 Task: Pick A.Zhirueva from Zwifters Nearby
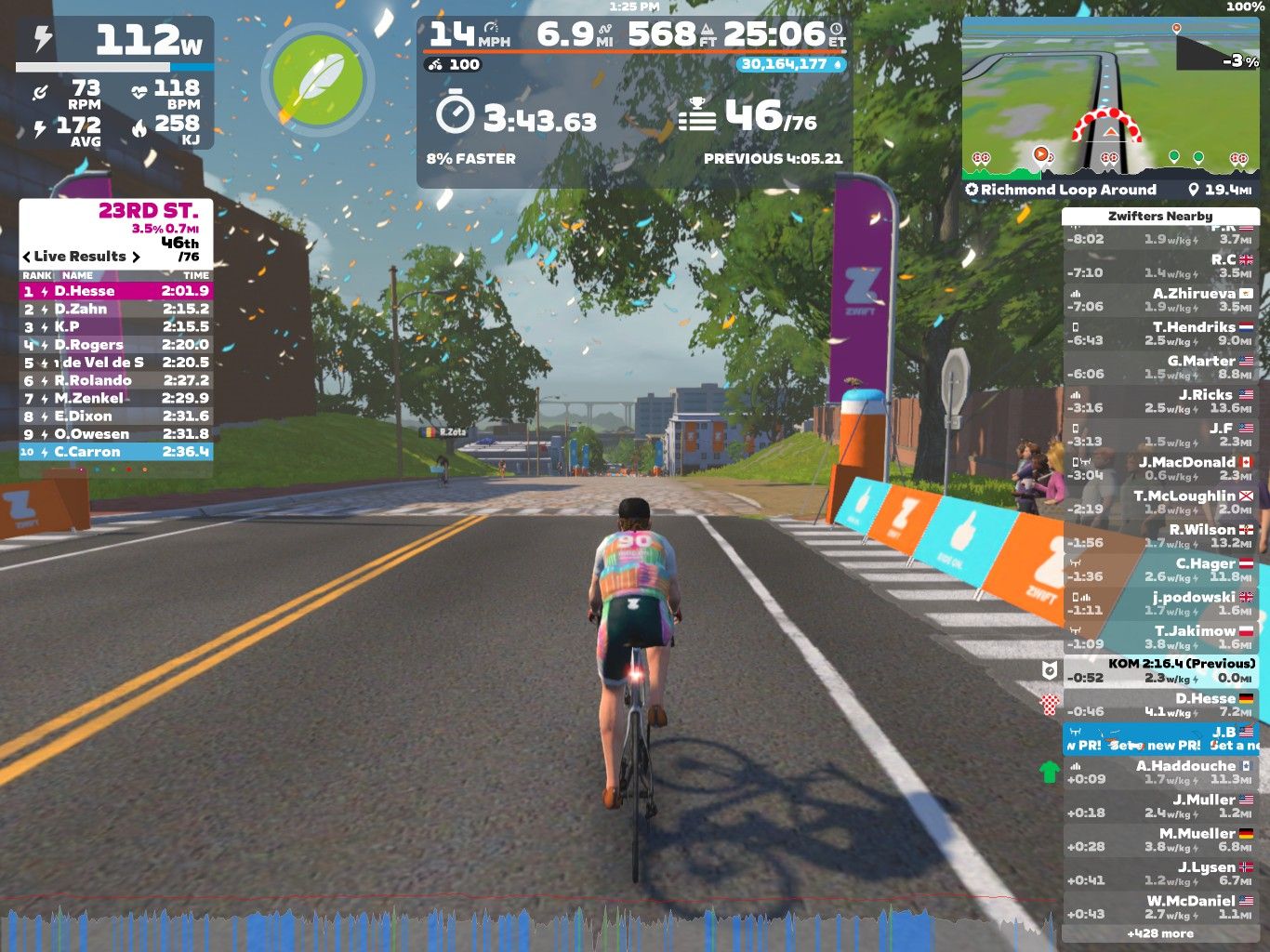coord(1159,299)
